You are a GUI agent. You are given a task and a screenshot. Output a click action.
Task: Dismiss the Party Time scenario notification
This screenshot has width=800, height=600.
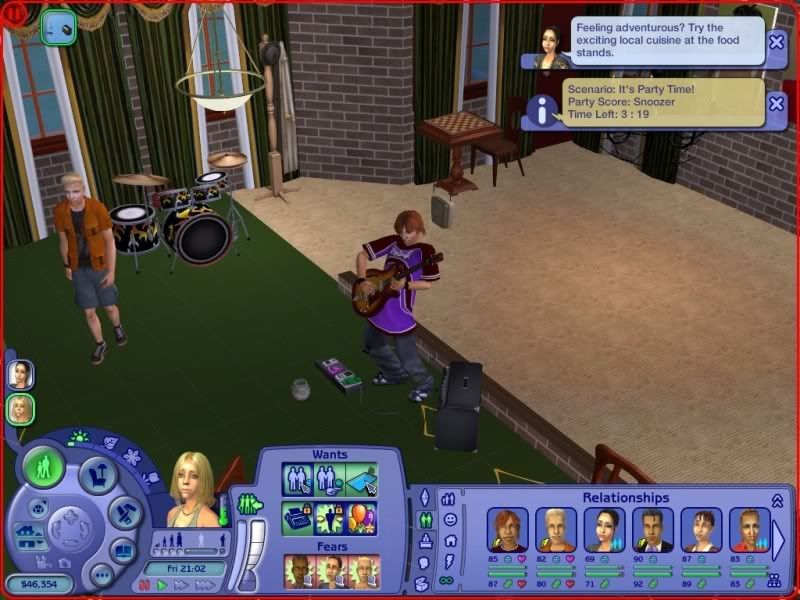click(777, 101)
